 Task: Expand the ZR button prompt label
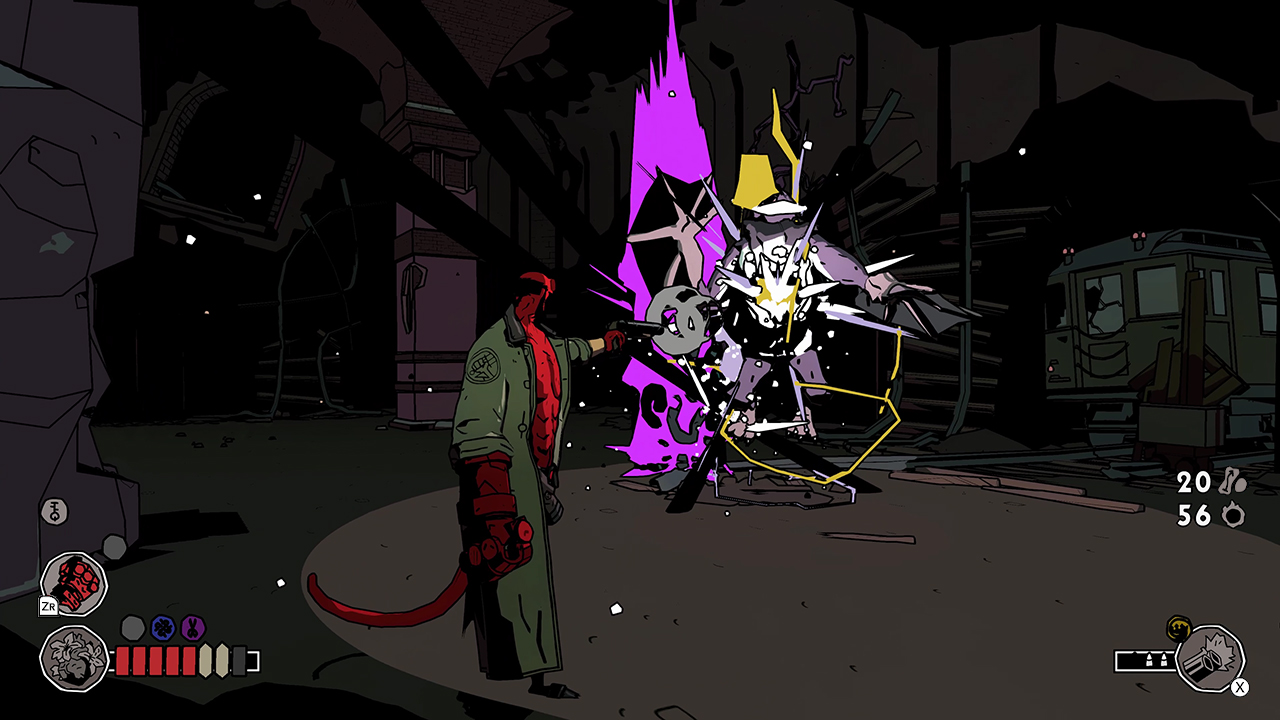tap(49, 604)
